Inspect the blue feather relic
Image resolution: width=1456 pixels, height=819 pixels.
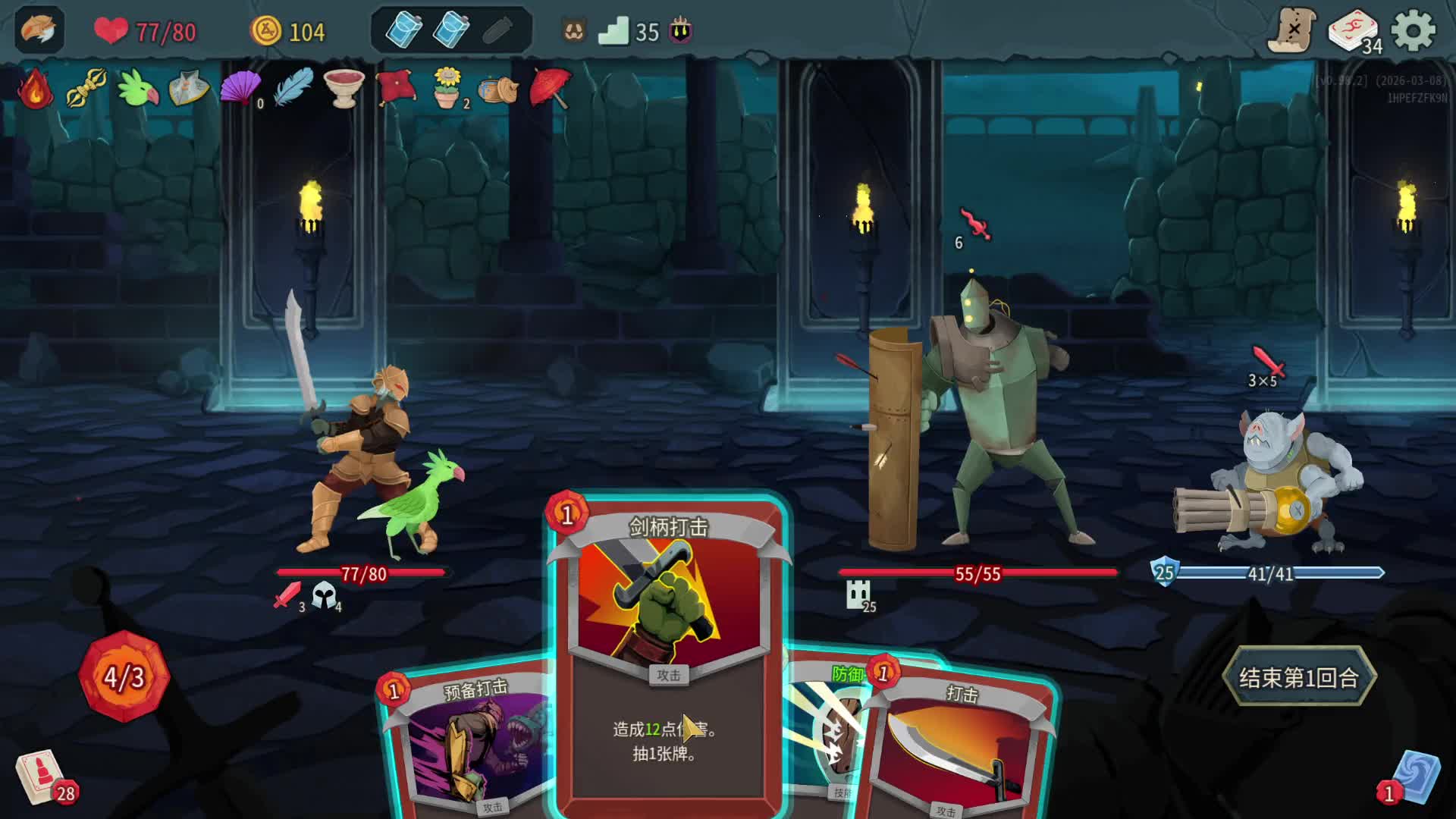click(x=293, y=88)
